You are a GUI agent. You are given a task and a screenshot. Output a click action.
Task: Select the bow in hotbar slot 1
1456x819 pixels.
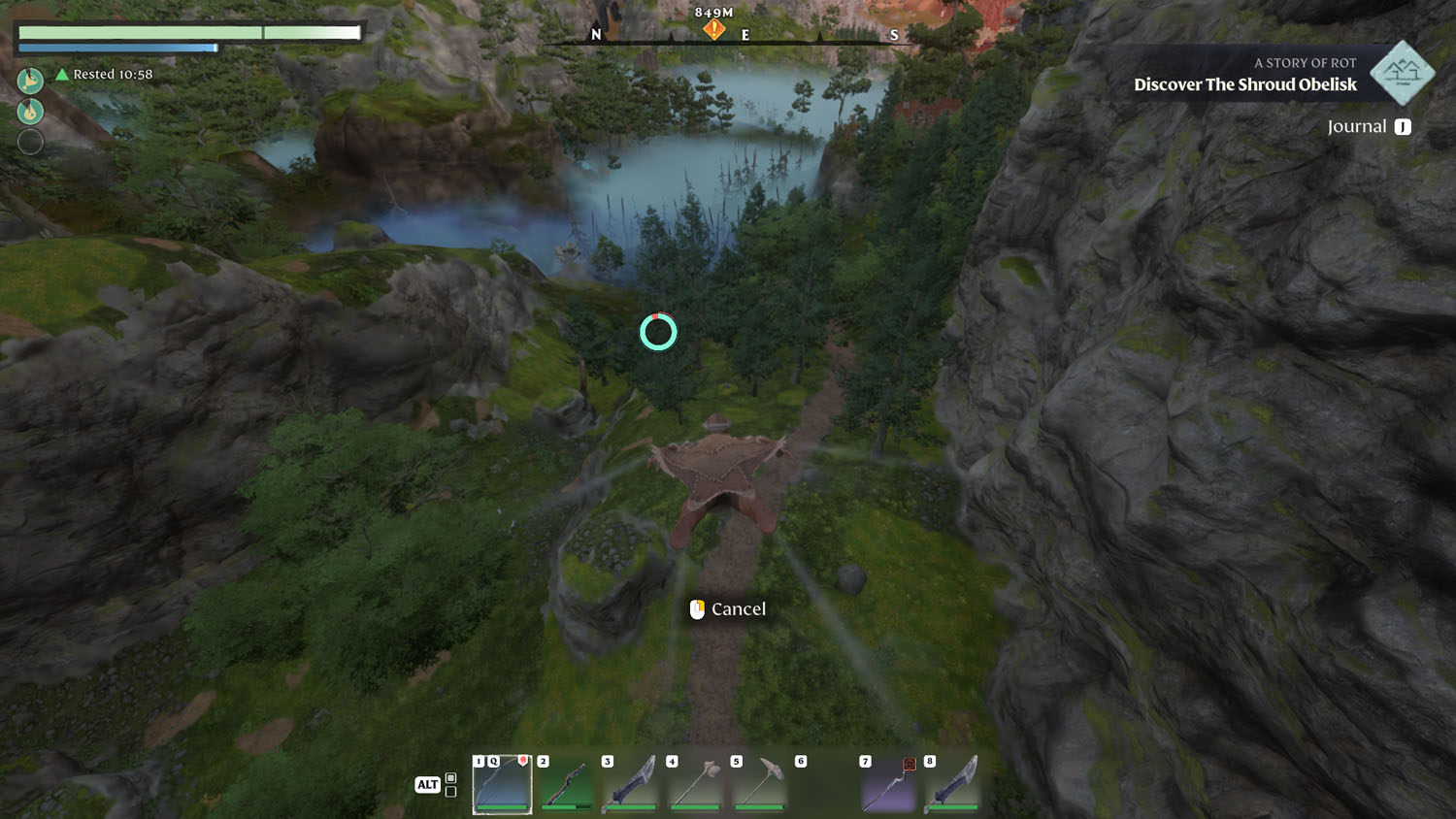502,784
